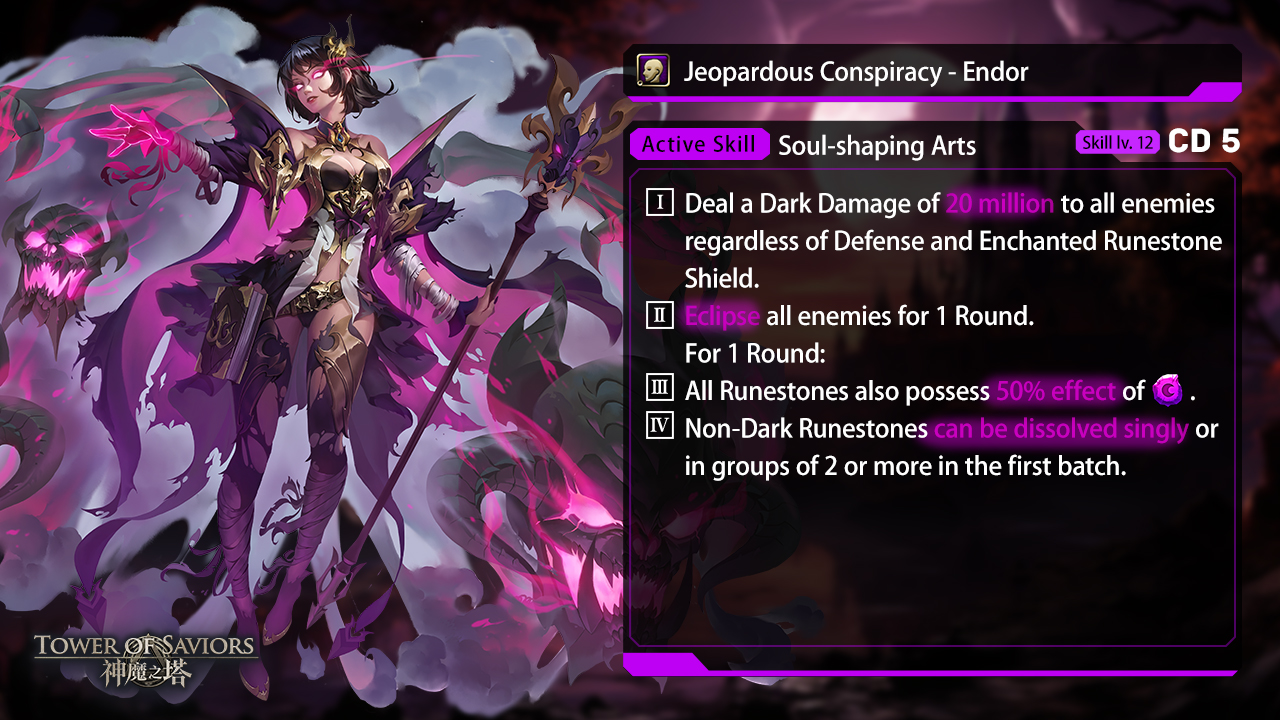
Task: Click the purple Dark Runestone icon
Action: [x=1167, y=391]
